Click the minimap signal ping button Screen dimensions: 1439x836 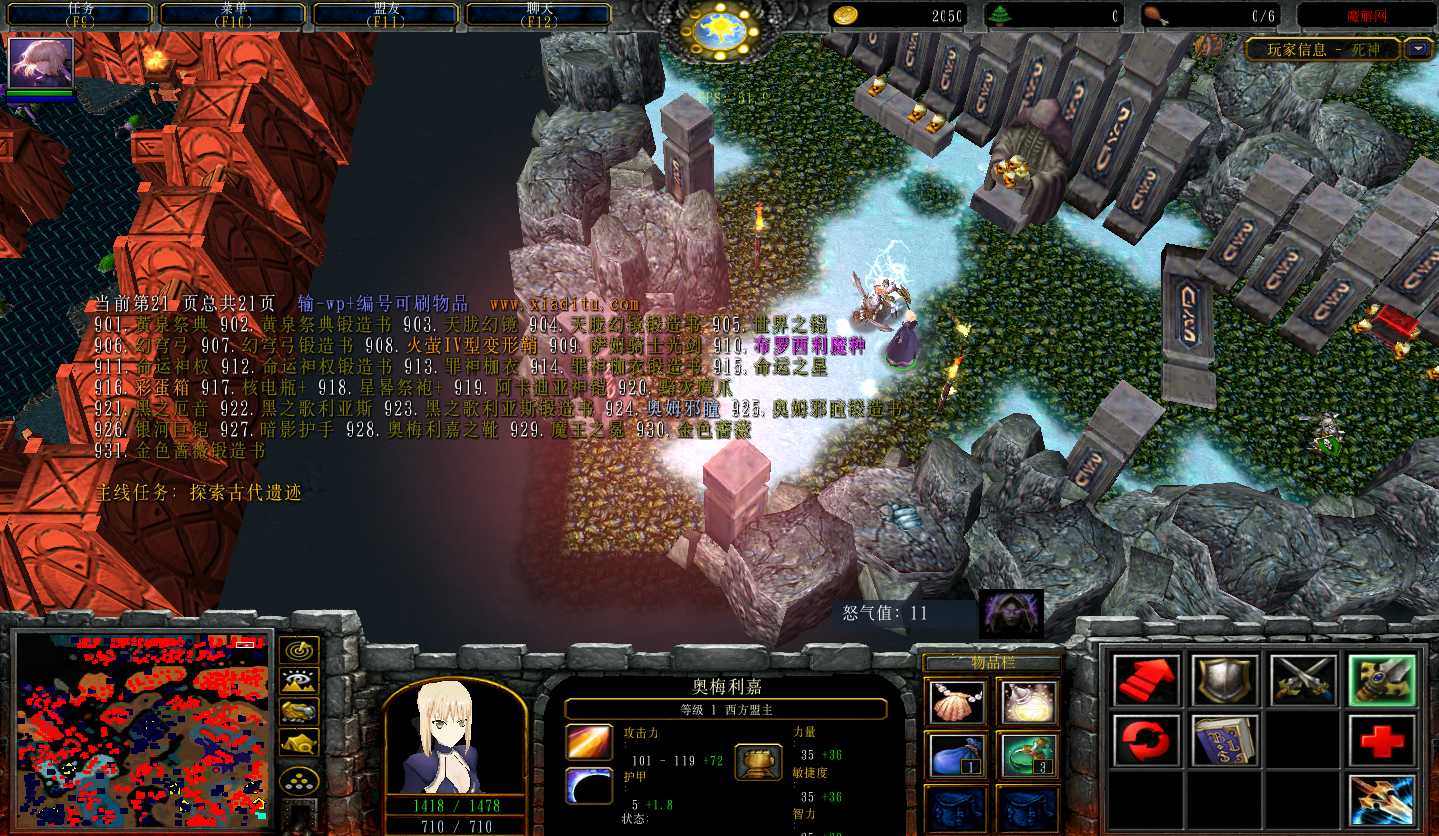pyautogui.click(x=299, y=650)
